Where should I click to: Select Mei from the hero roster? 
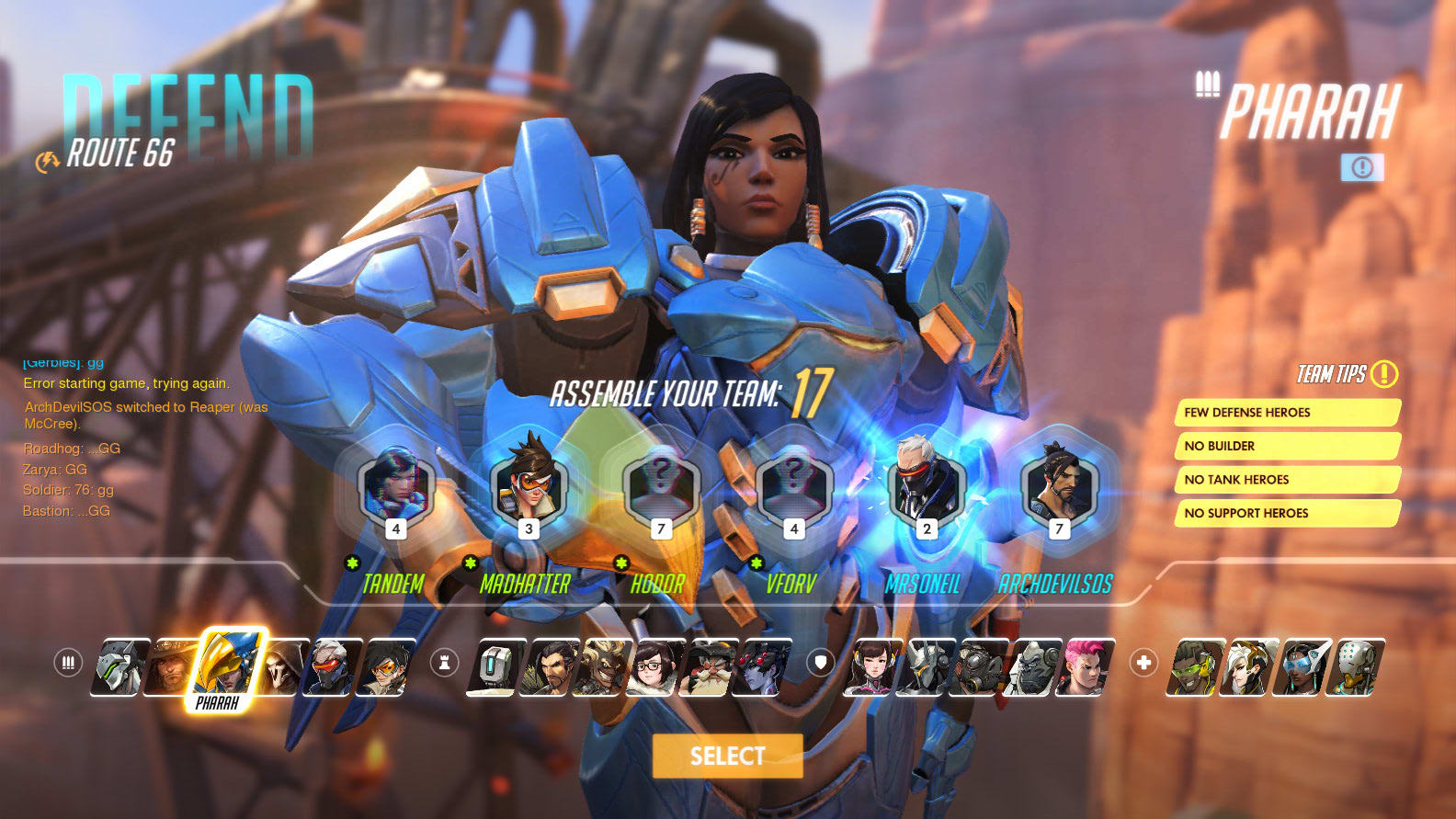[654, 666]
